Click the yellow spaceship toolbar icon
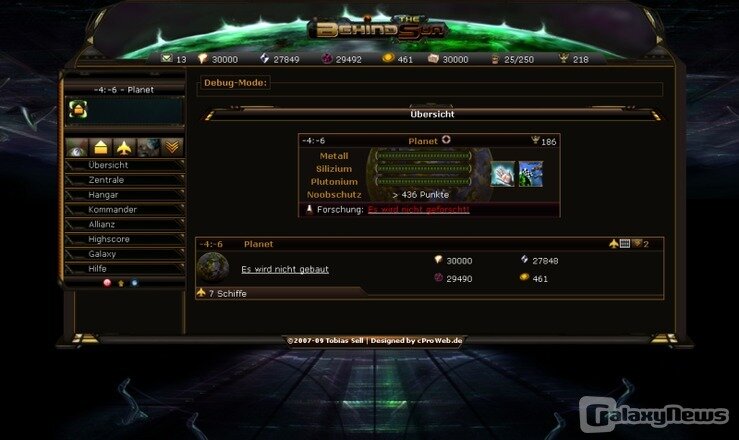This screenshot has width=739, height=440. tap(124, 147)
